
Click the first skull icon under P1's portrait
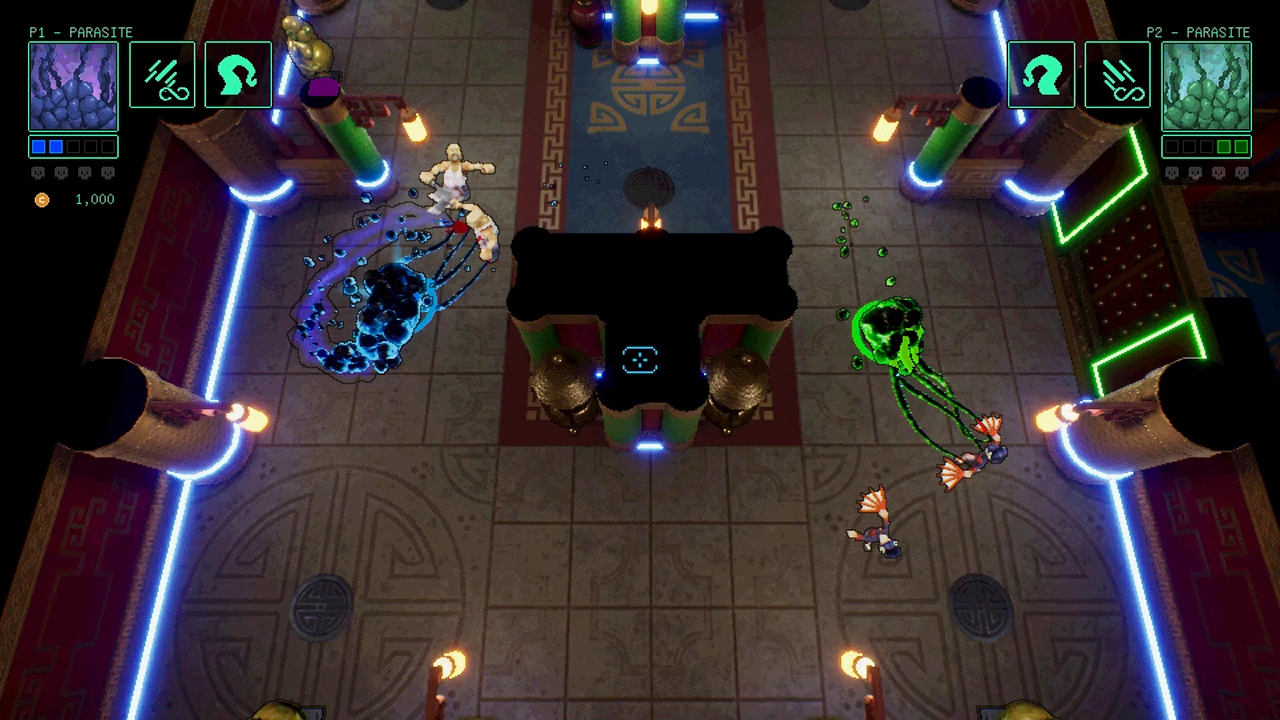pyautogui.click(x=38, y=172)
